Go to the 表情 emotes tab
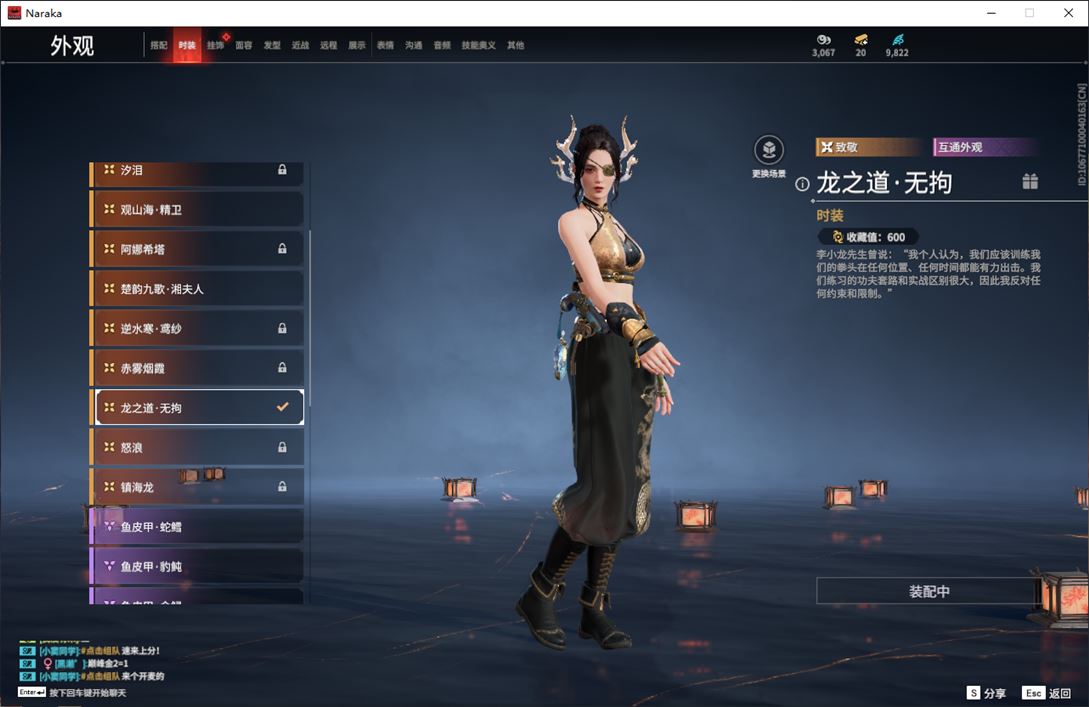 pyautogui.click(x=385, y=45)
